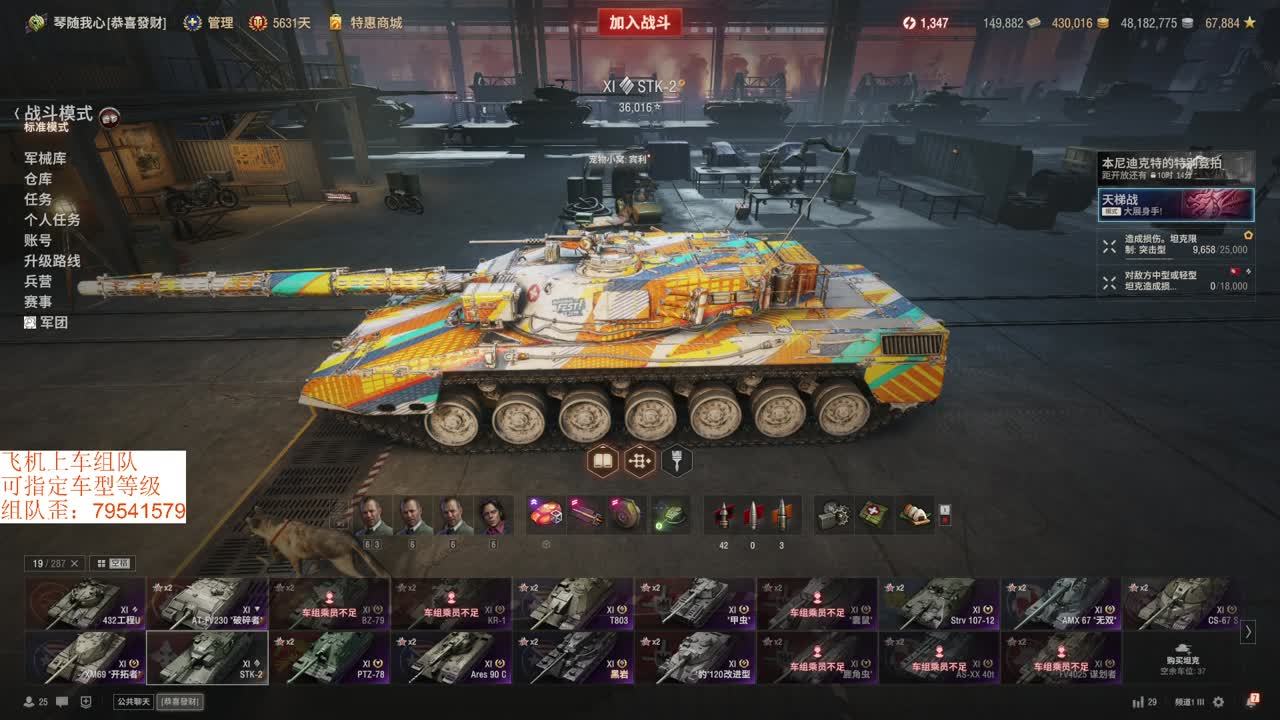Go to the 仓库 depot menu
Viewport: 1280px width, 720px height.
(x=38, y=178)
